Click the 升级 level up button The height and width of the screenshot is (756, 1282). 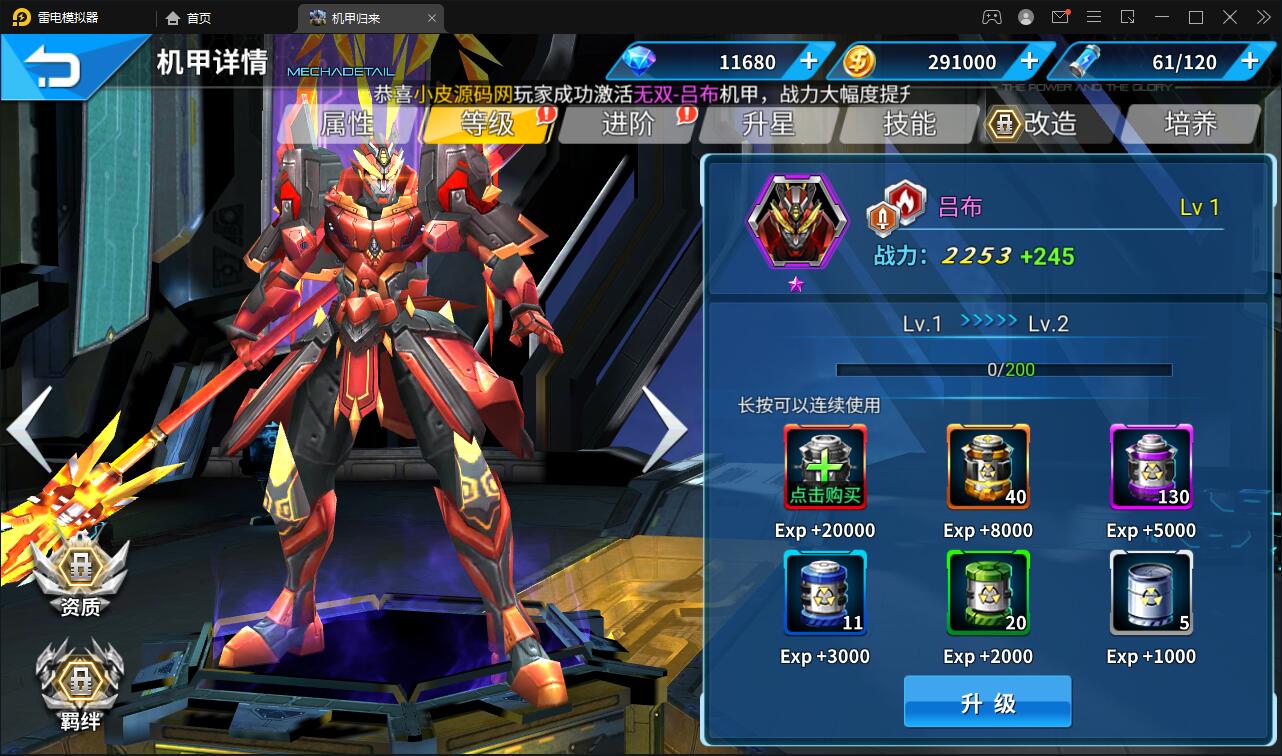[x=987, y=702]
